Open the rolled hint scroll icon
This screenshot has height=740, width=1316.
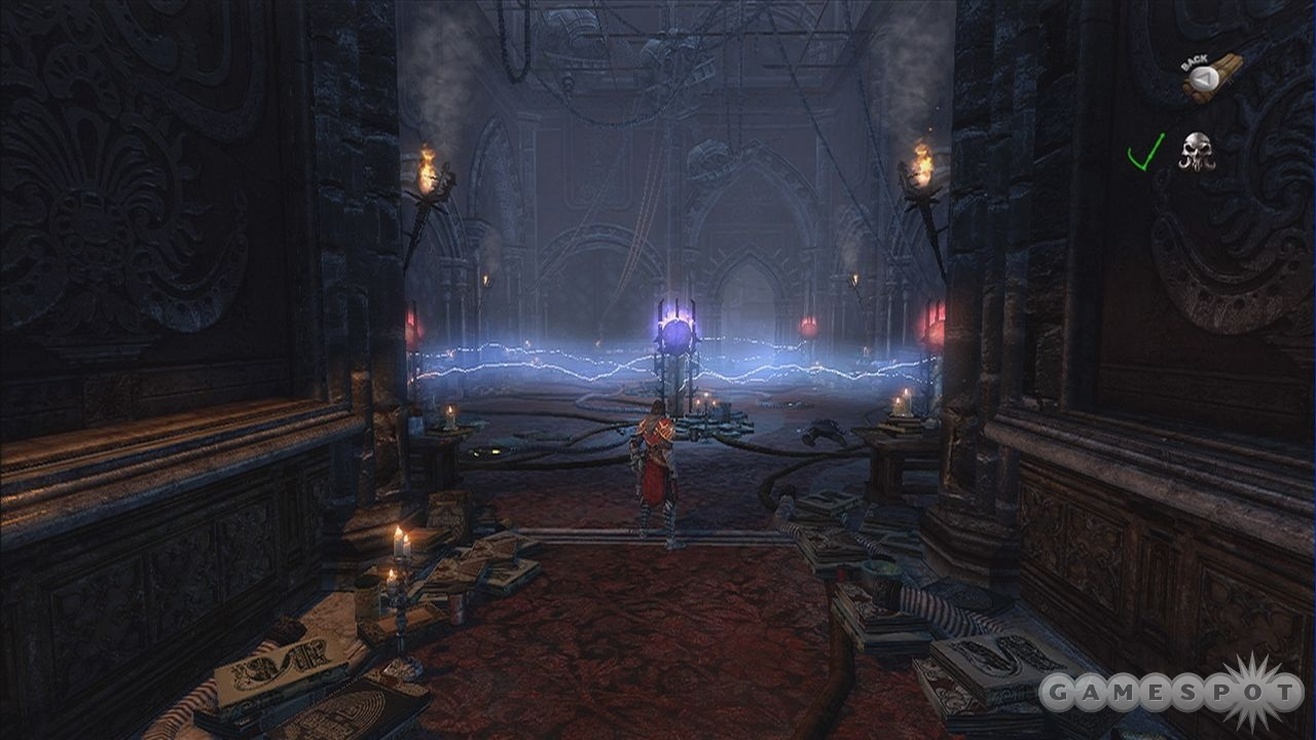tap(1210, 78)
